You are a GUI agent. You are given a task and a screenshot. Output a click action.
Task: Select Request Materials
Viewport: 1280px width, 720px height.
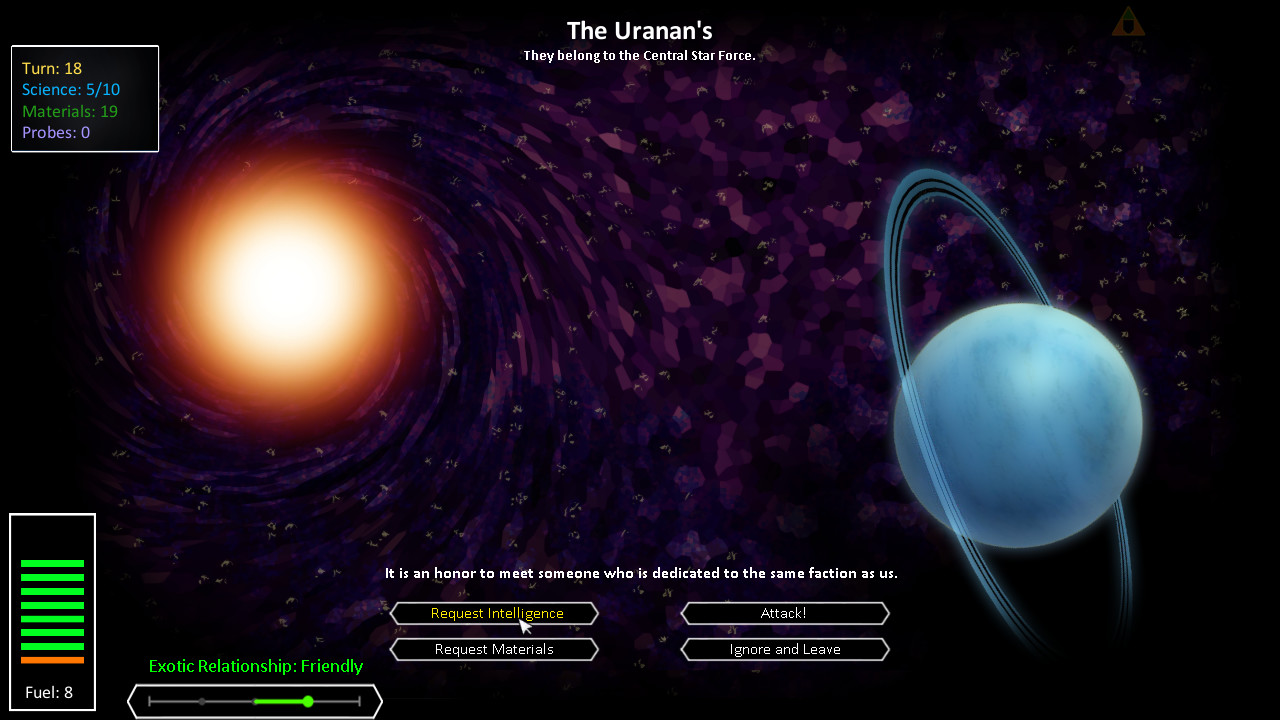494,649
